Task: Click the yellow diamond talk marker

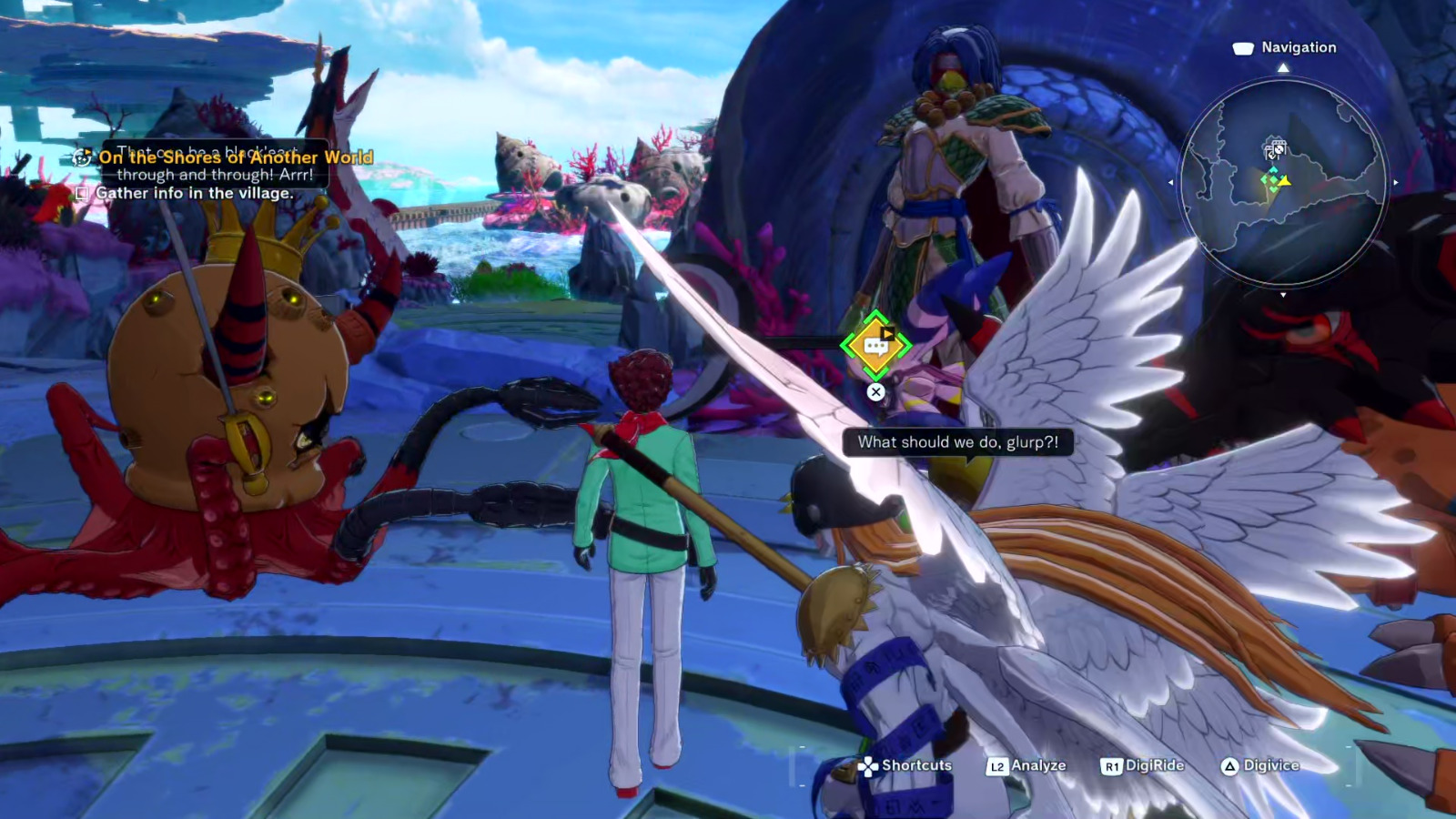Action: (x=875, y=345)
